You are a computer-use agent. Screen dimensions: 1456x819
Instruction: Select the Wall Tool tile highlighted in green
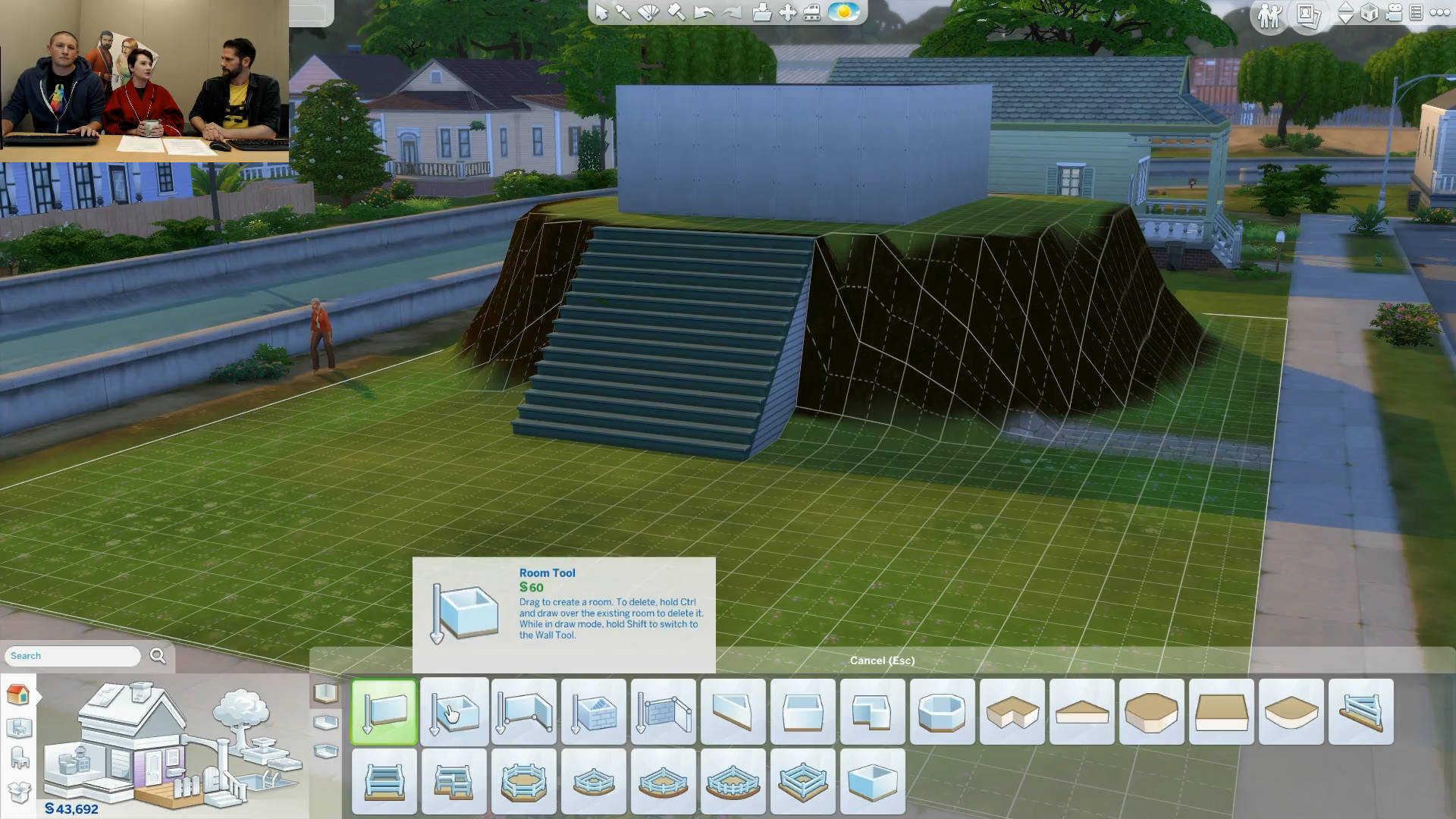384,711
